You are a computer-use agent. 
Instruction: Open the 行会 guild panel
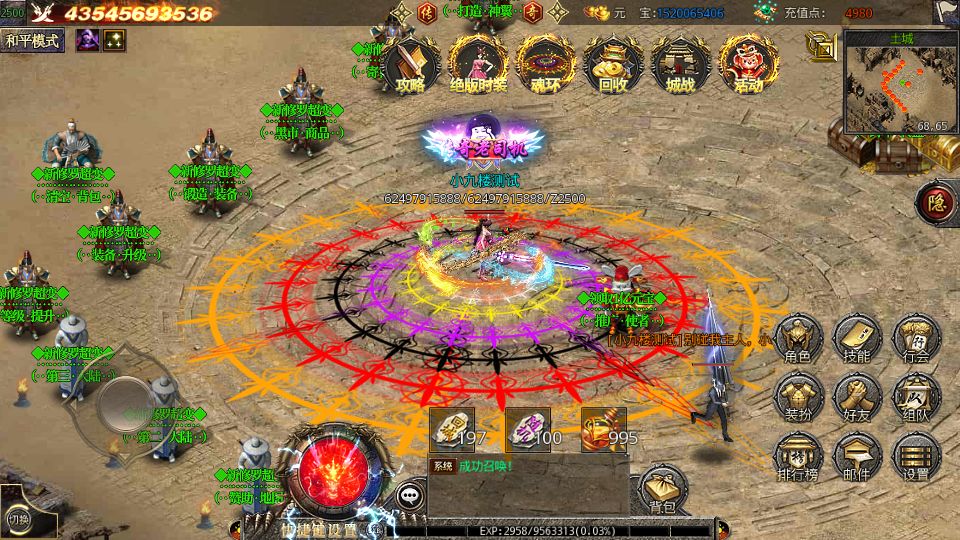coord(915,338)
